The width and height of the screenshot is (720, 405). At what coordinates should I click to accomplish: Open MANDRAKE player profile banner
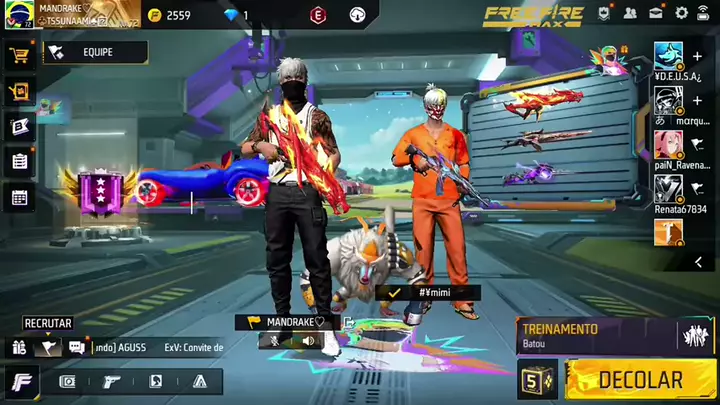coord(70,14)
